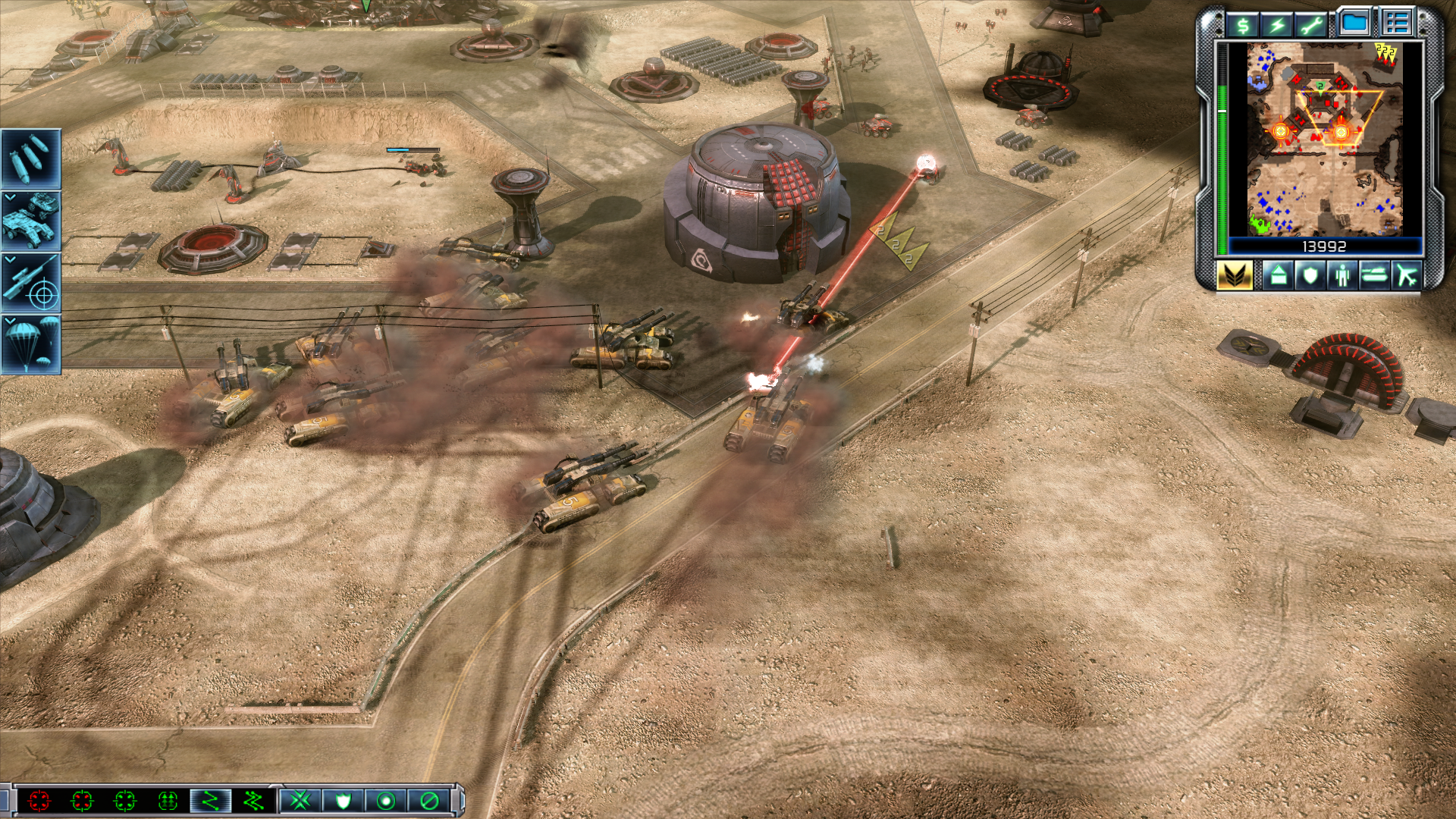Image resolution: width=1456 pixels, height=819 pixels.
Task: Deploy the paratrooper airborne support power
Action: [x=30, y=345]
